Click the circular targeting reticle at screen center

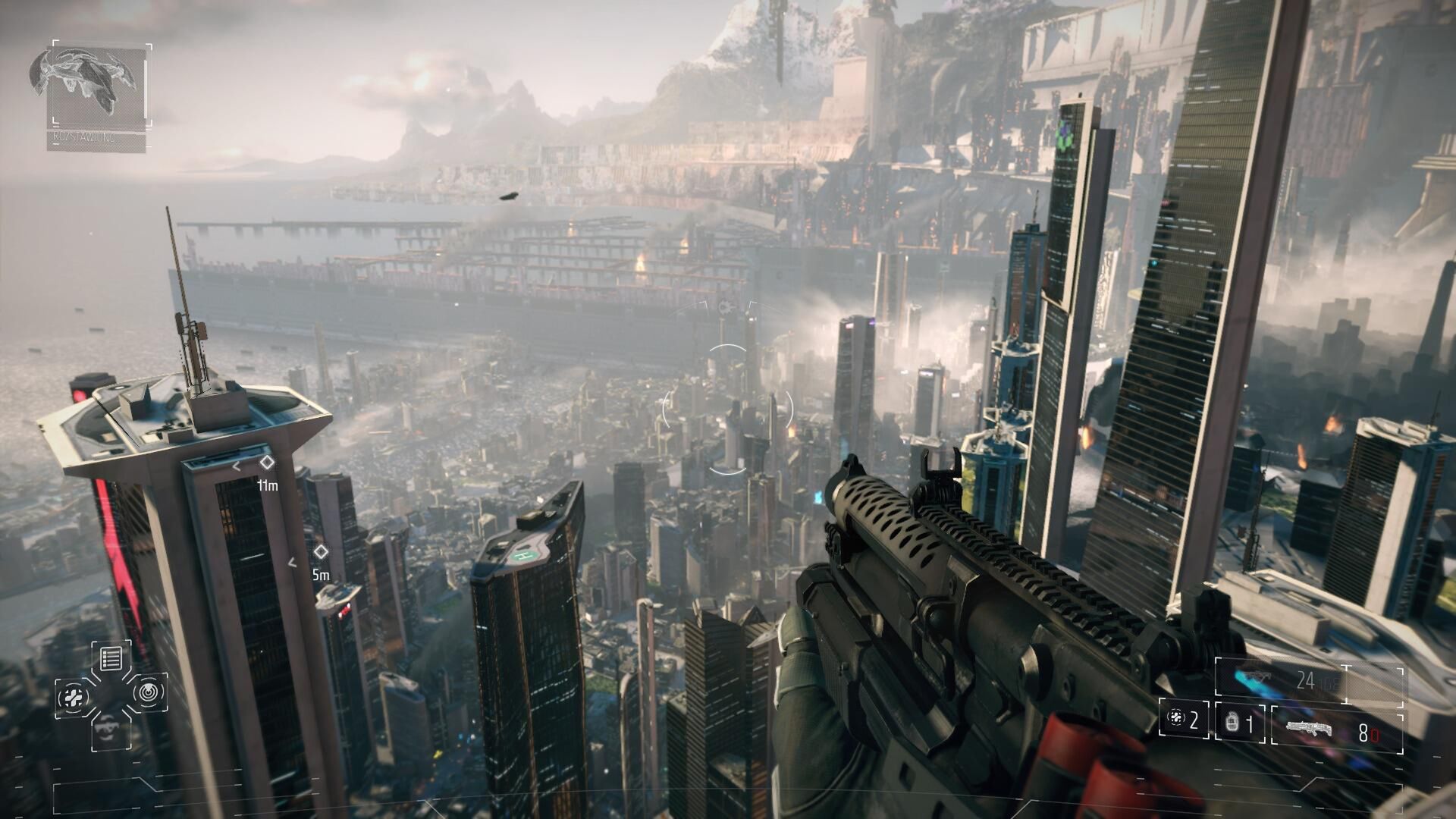[x=728, y=409]
